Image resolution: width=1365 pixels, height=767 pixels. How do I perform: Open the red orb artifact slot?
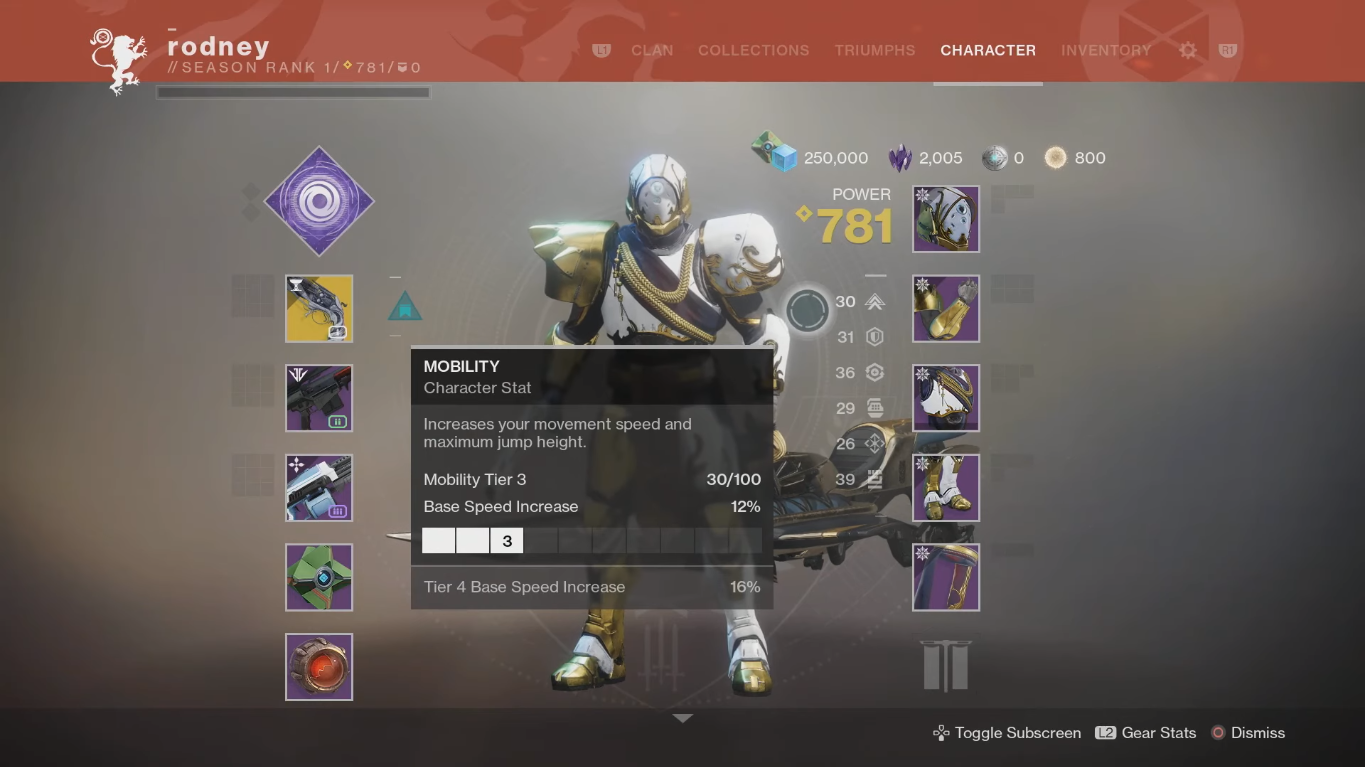coord(319,667)
